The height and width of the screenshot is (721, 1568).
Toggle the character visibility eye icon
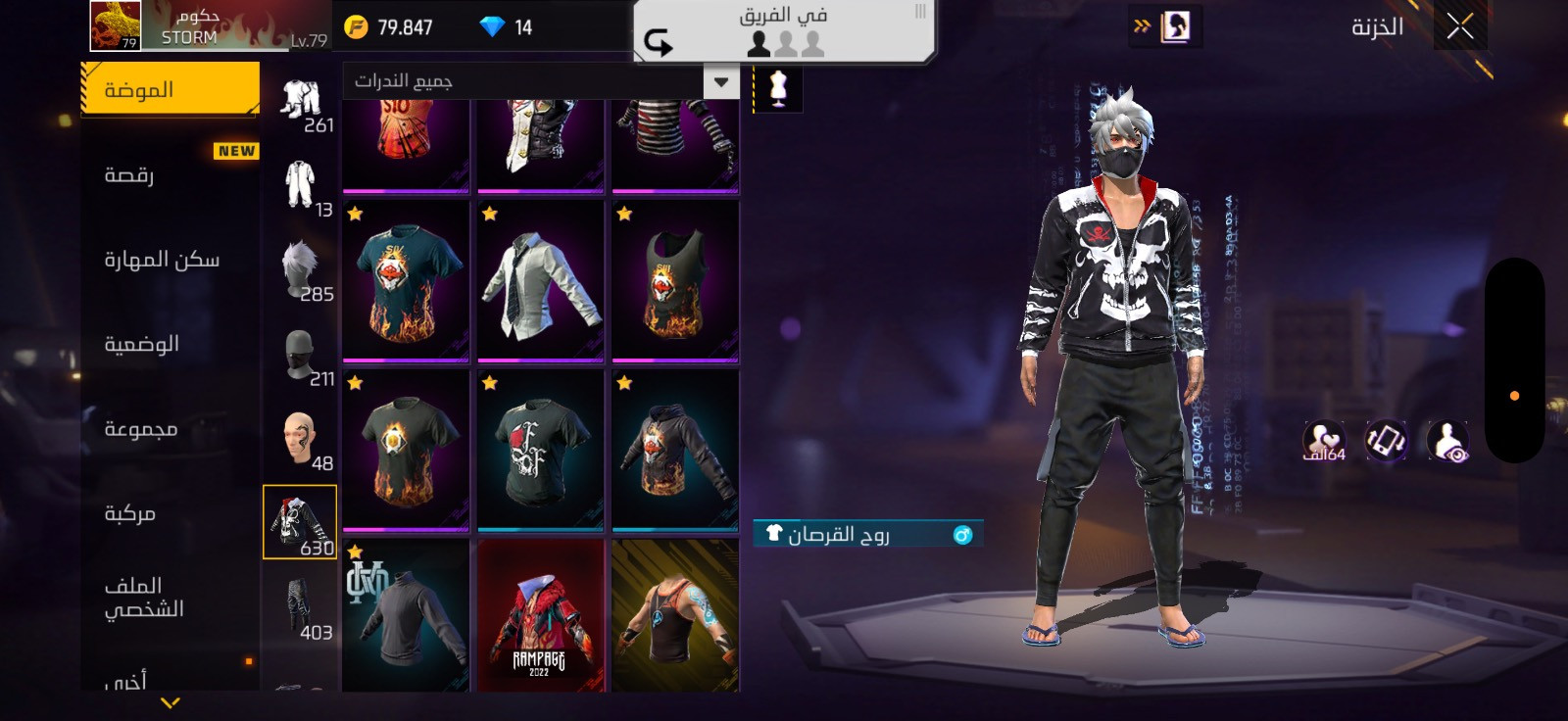(x=1447, y=441)
